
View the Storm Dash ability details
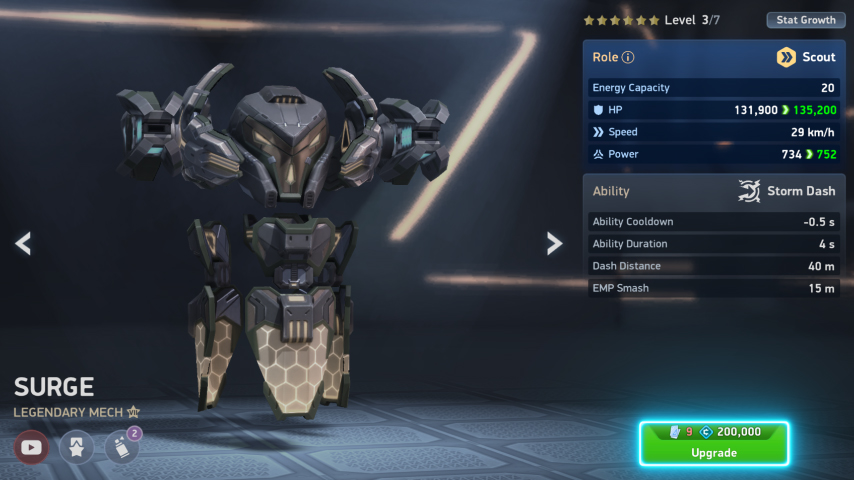[x=785, y=191]
